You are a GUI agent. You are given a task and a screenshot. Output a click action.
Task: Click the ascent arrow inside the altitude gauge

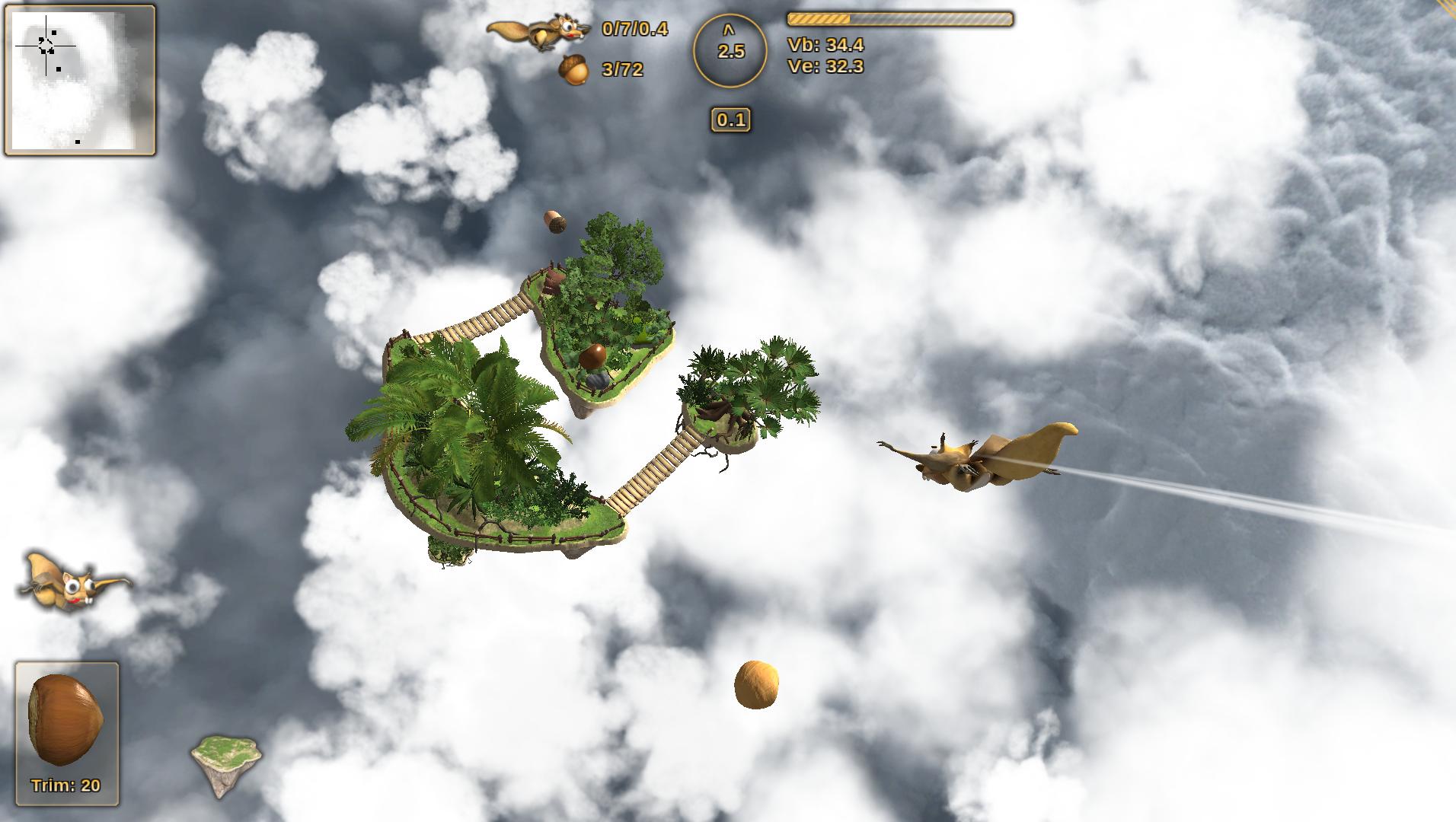click(728, 32)
